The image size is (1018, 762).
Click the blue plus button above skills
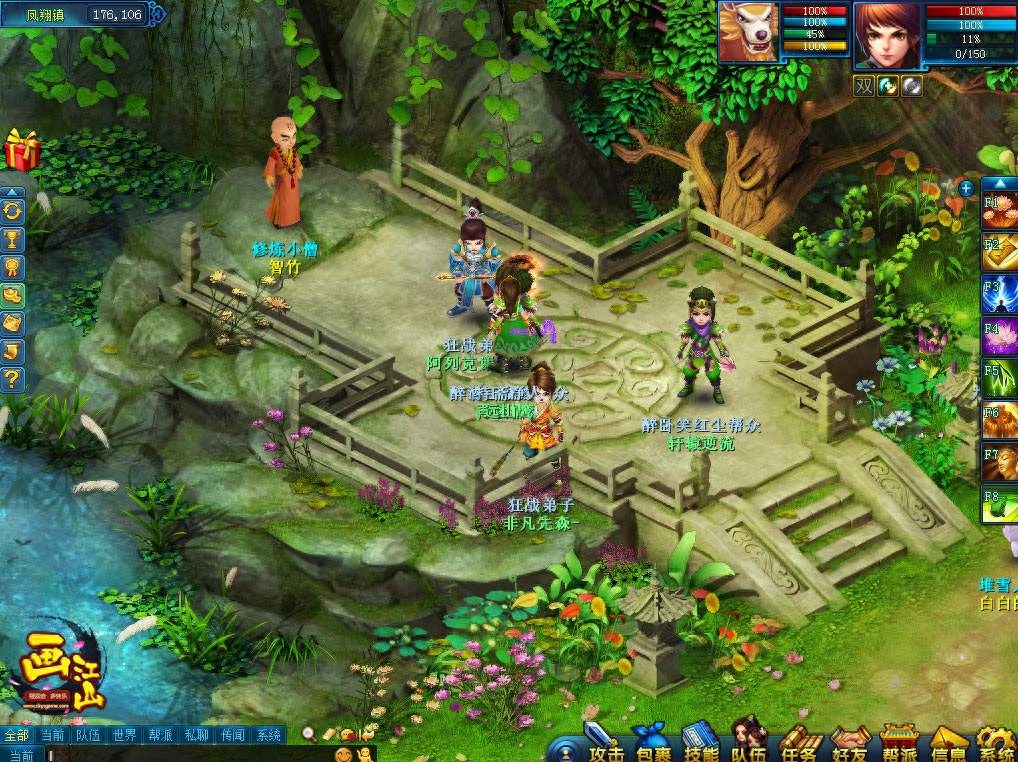click(x=966, y=188)
